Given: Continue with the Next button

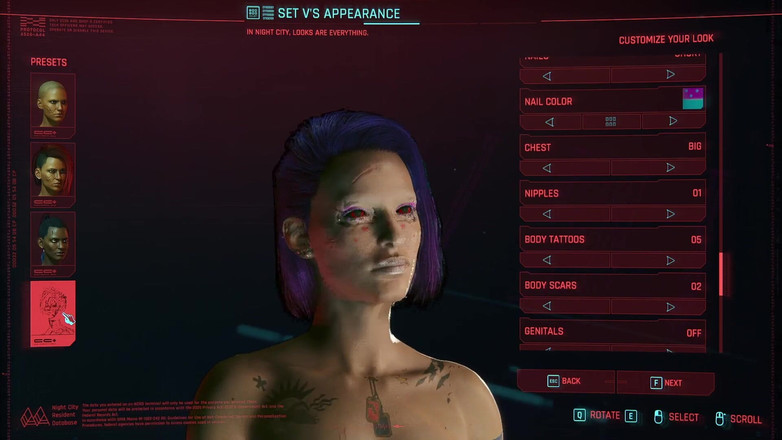Looking at the screenshot, I should [666, 382].
